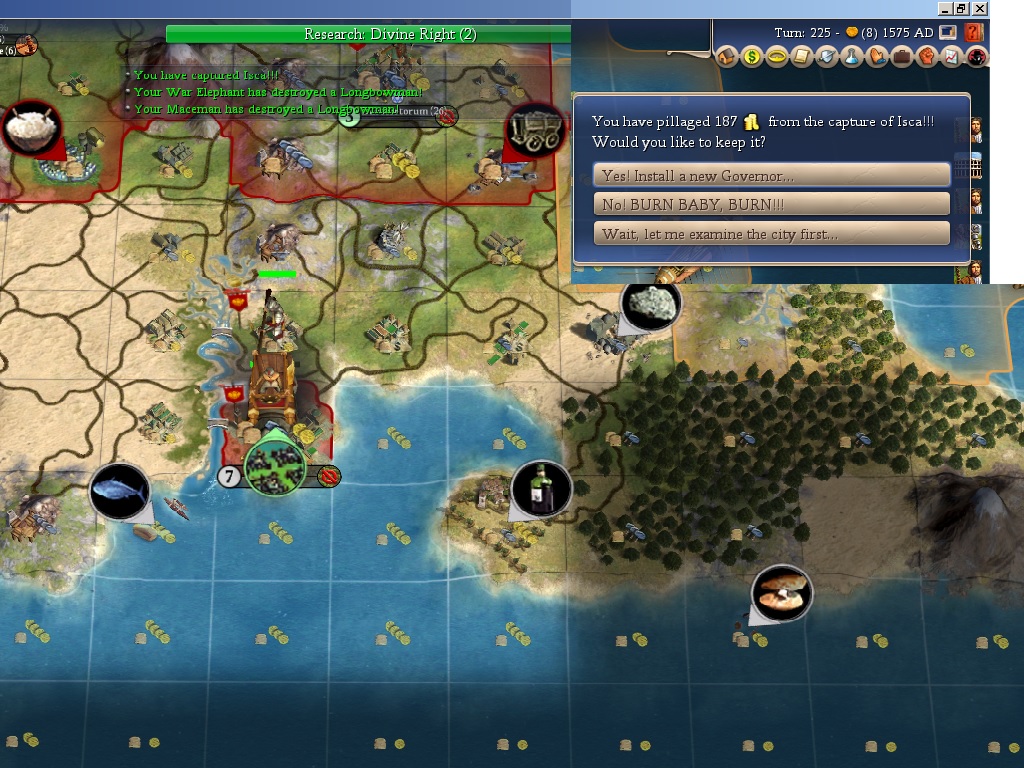Image resolution: width=1024 pixels, height=768 pixels.
Task: Pick "Wait, let me examine the city first..."
Action: click(x=771, y=234)
